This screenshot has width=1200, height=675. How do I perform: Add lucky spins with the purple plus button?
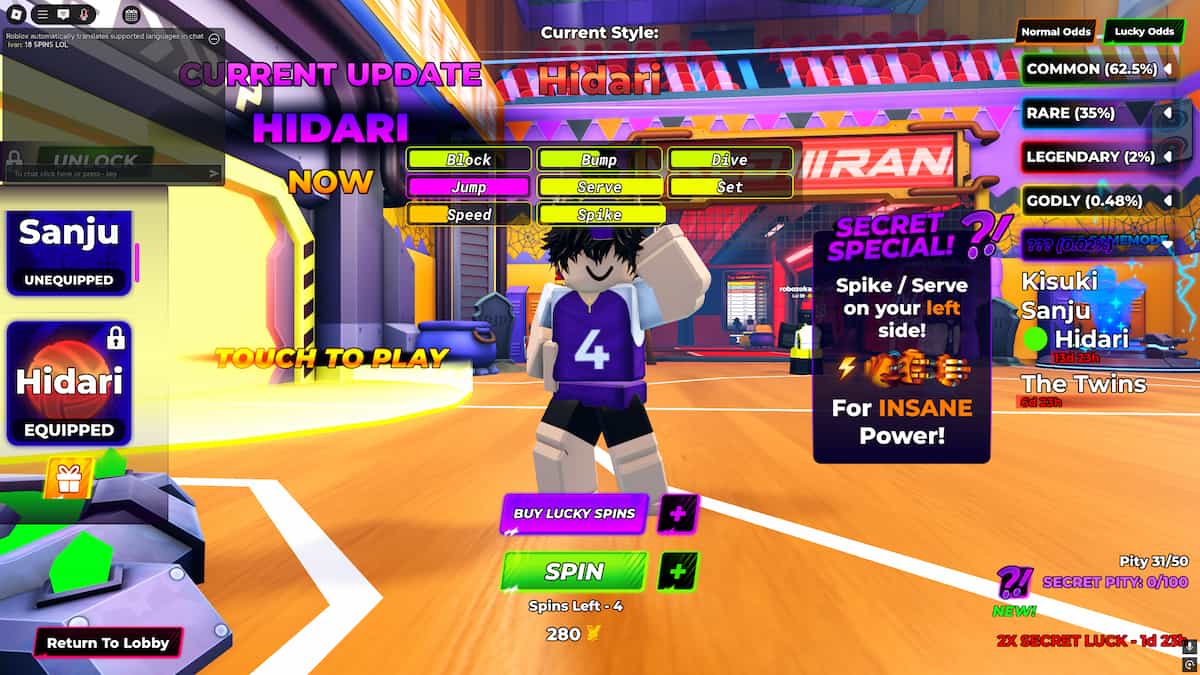(678, 515)
